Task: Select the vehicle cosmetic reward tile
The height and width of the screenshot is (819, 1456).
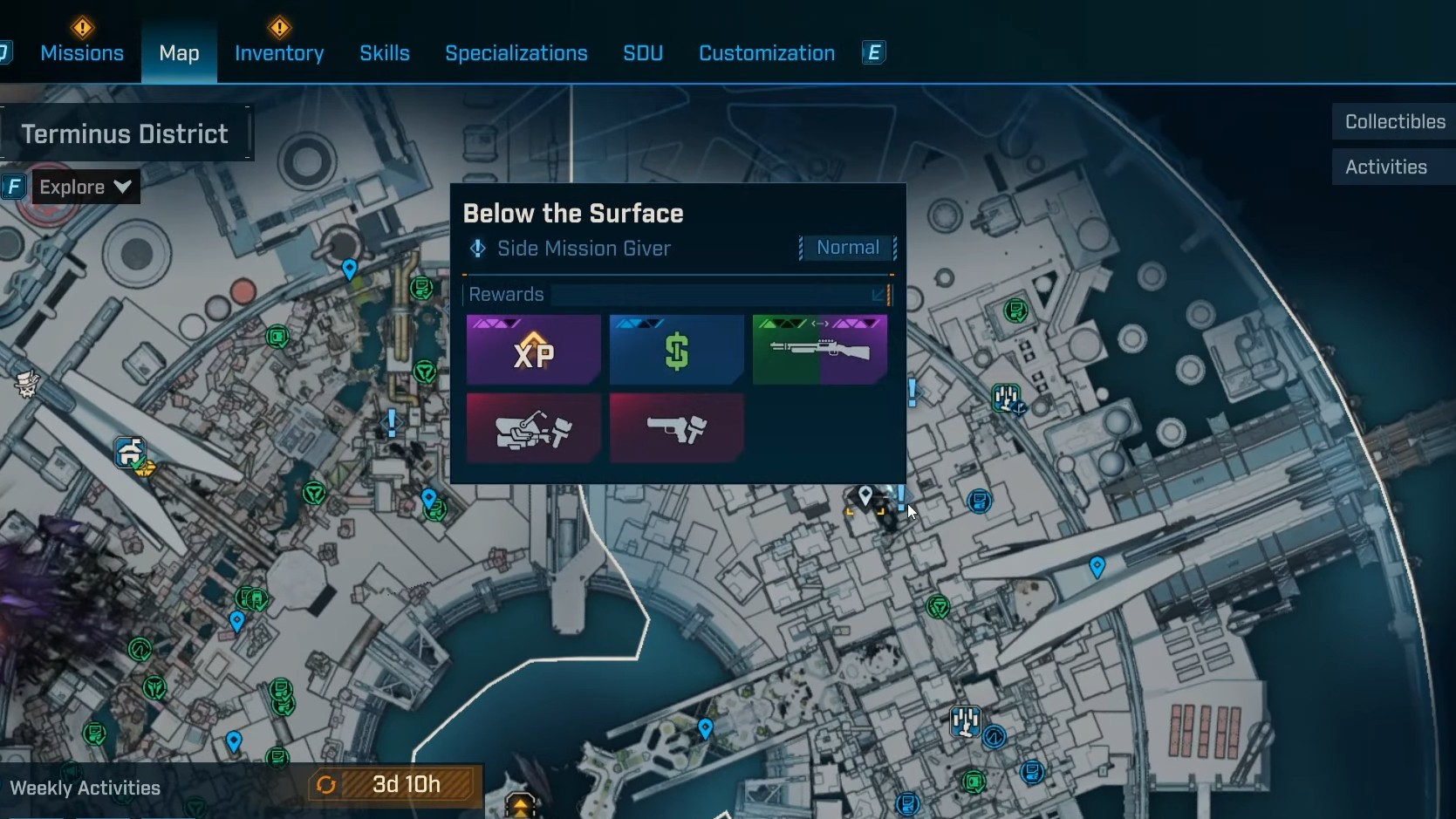Action: [x=534, y=428]
